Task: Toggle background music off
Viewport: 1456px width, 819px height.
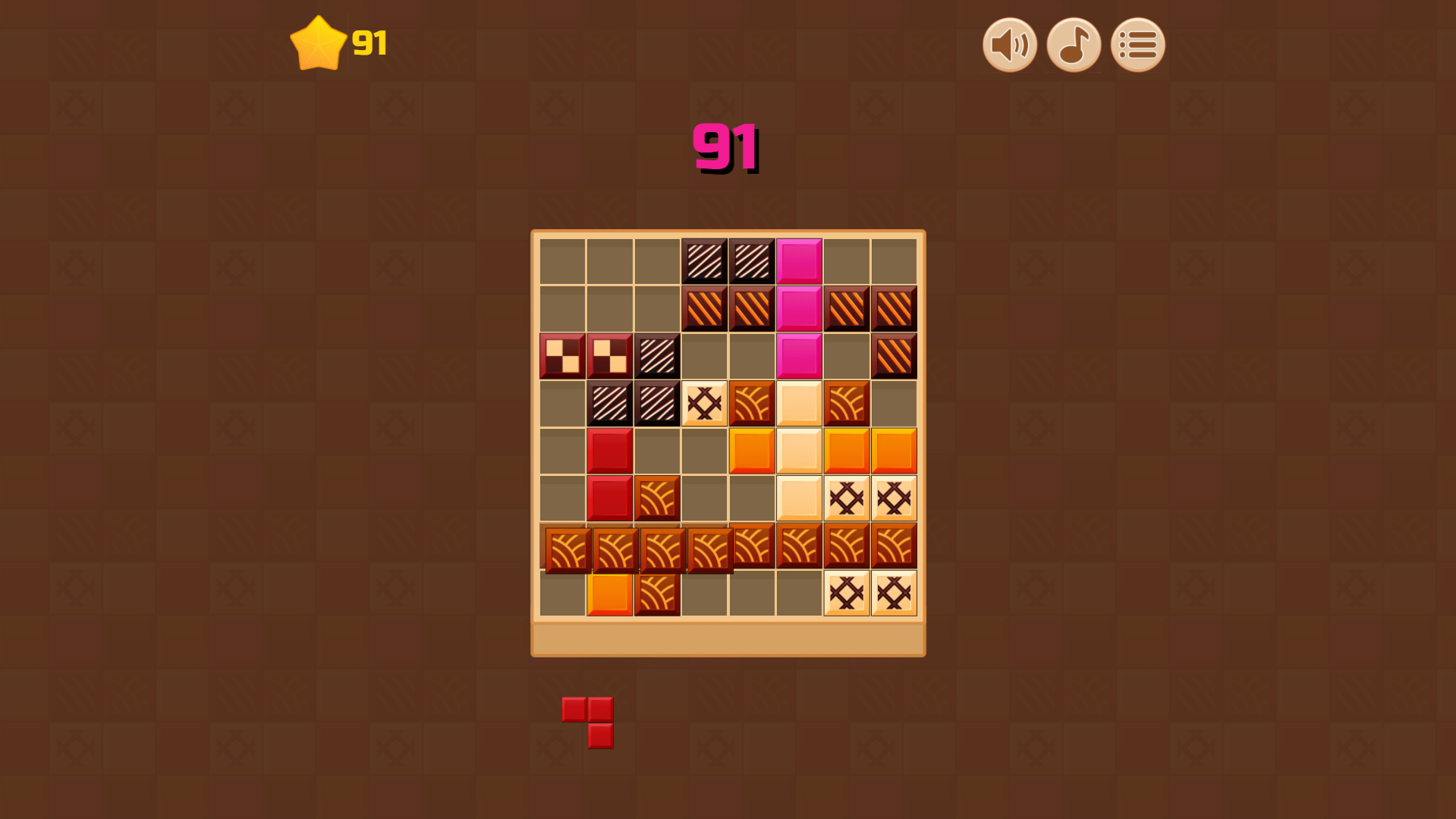Action: [1073, 45]
